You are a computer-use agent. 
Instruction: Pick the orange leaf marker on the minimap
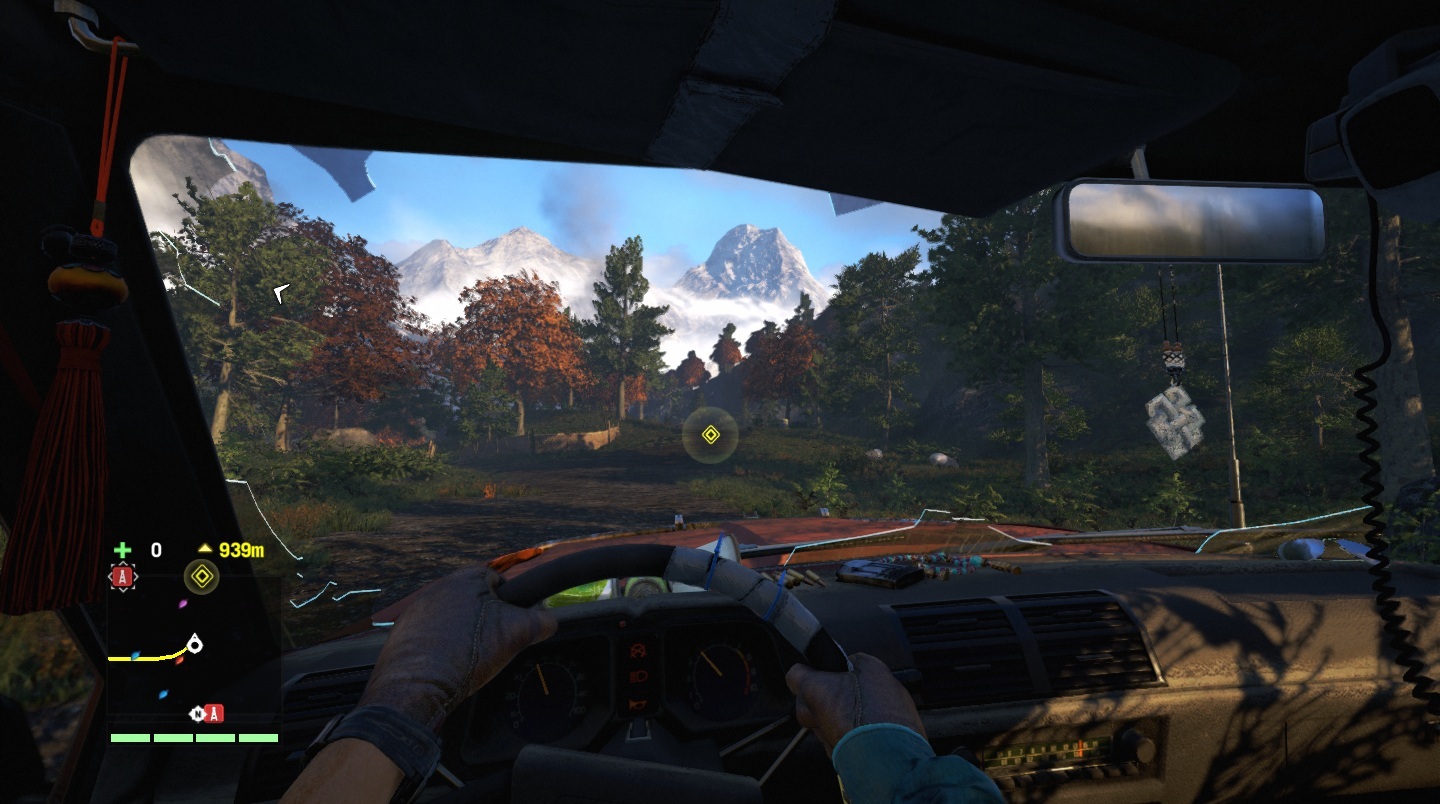click(180, 660)
